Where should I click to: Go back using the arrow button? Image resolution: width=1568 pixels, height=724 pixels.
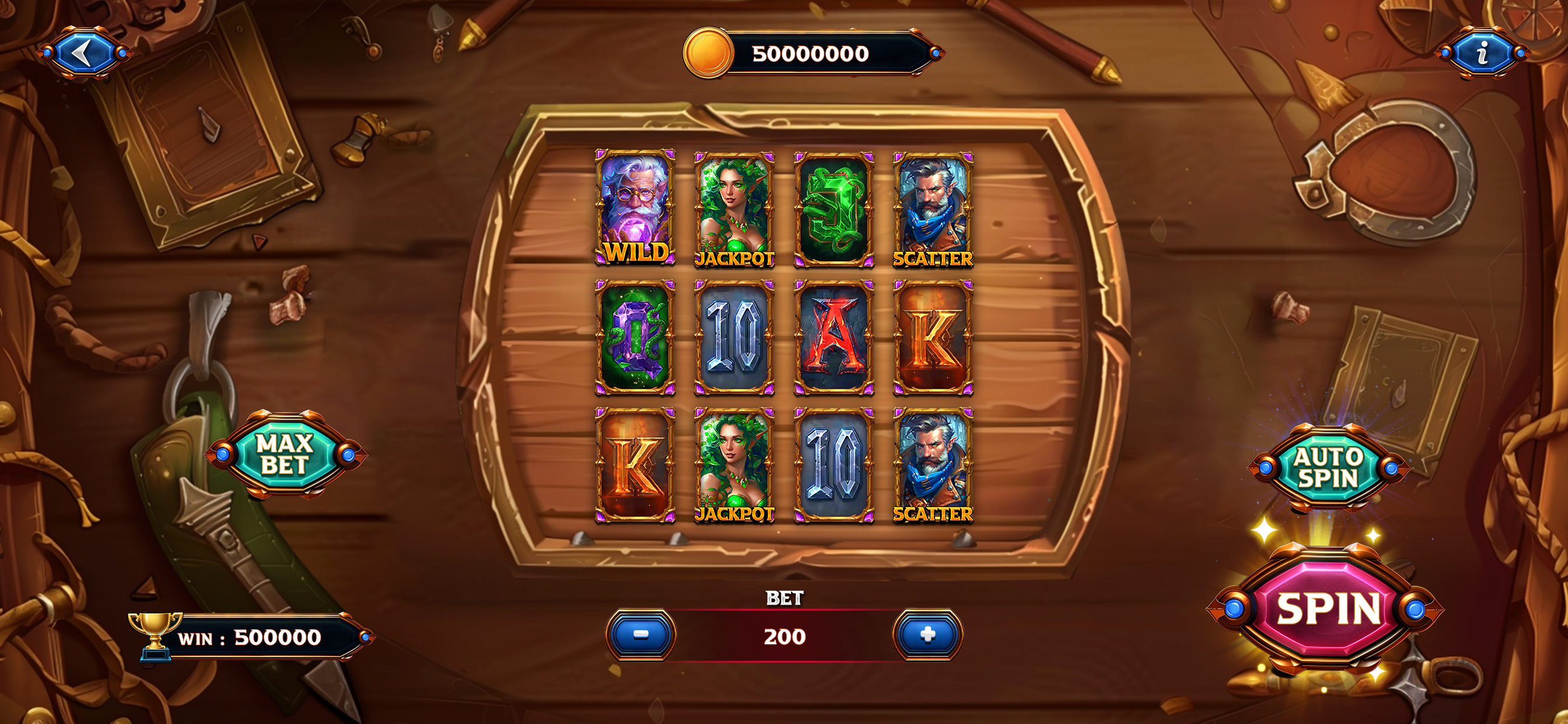pyautogui.click(x=84, y=54)
